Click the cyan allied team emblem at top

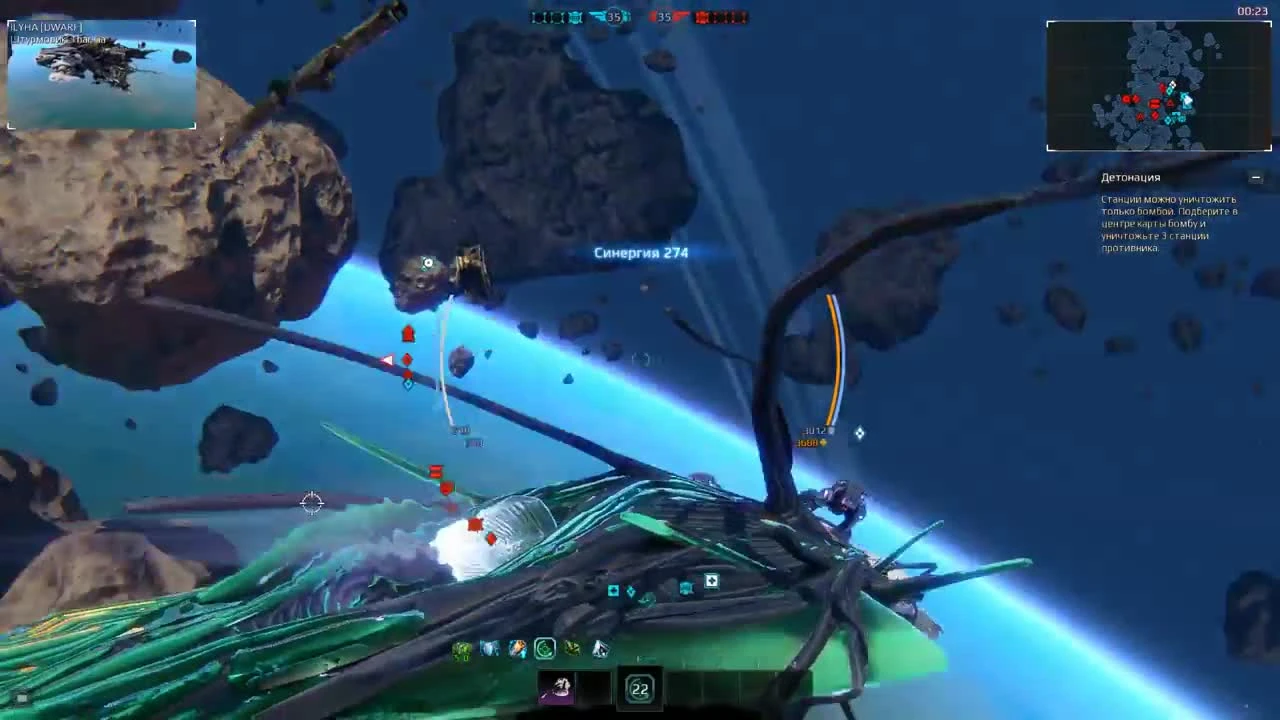tap(575, 17)
